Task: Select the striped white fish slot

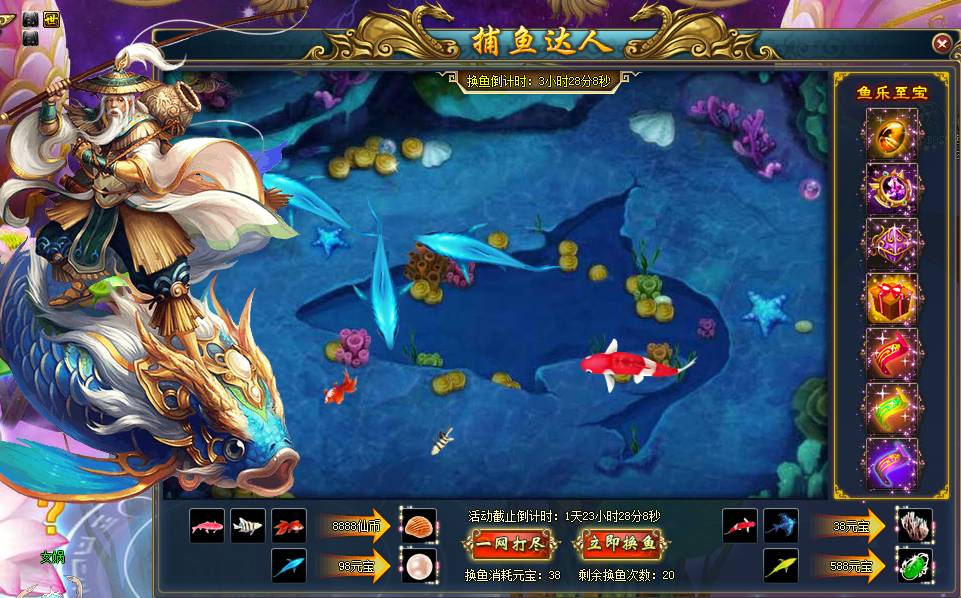Action: pyautogui.click(x=248, y=525)
